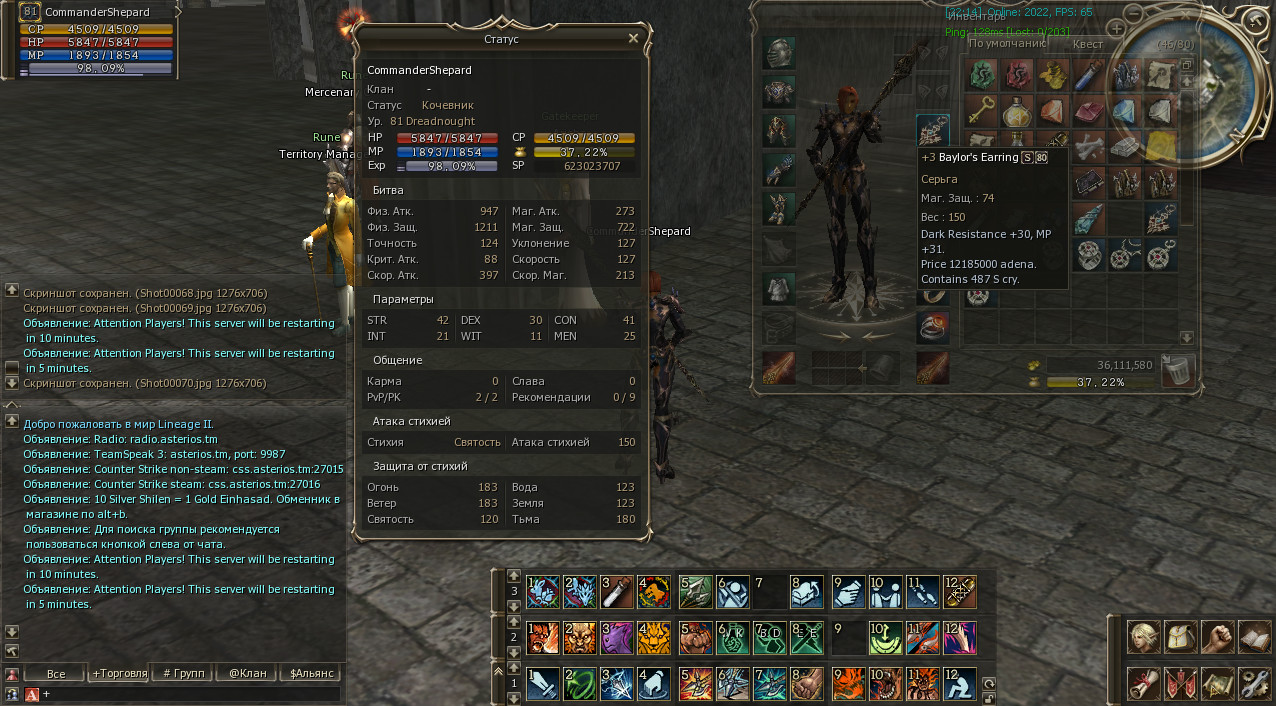Click the minimap zoom-in plus button
Image resolution: width=1276 pixels, height=706 pixels.
click(x=1117, y=29)
